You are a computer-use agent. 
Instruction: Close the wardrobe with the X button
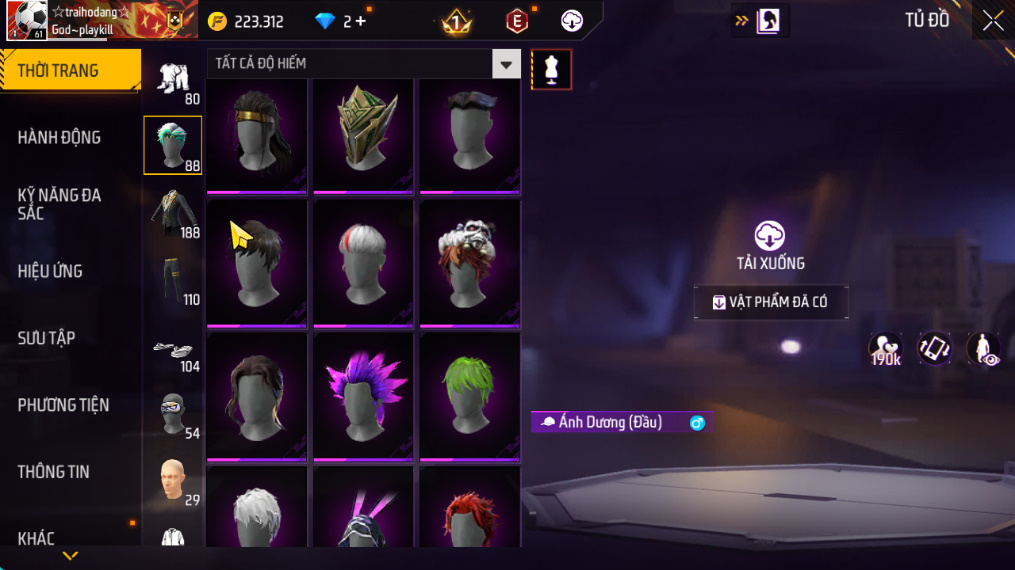(x=992, y=21)
